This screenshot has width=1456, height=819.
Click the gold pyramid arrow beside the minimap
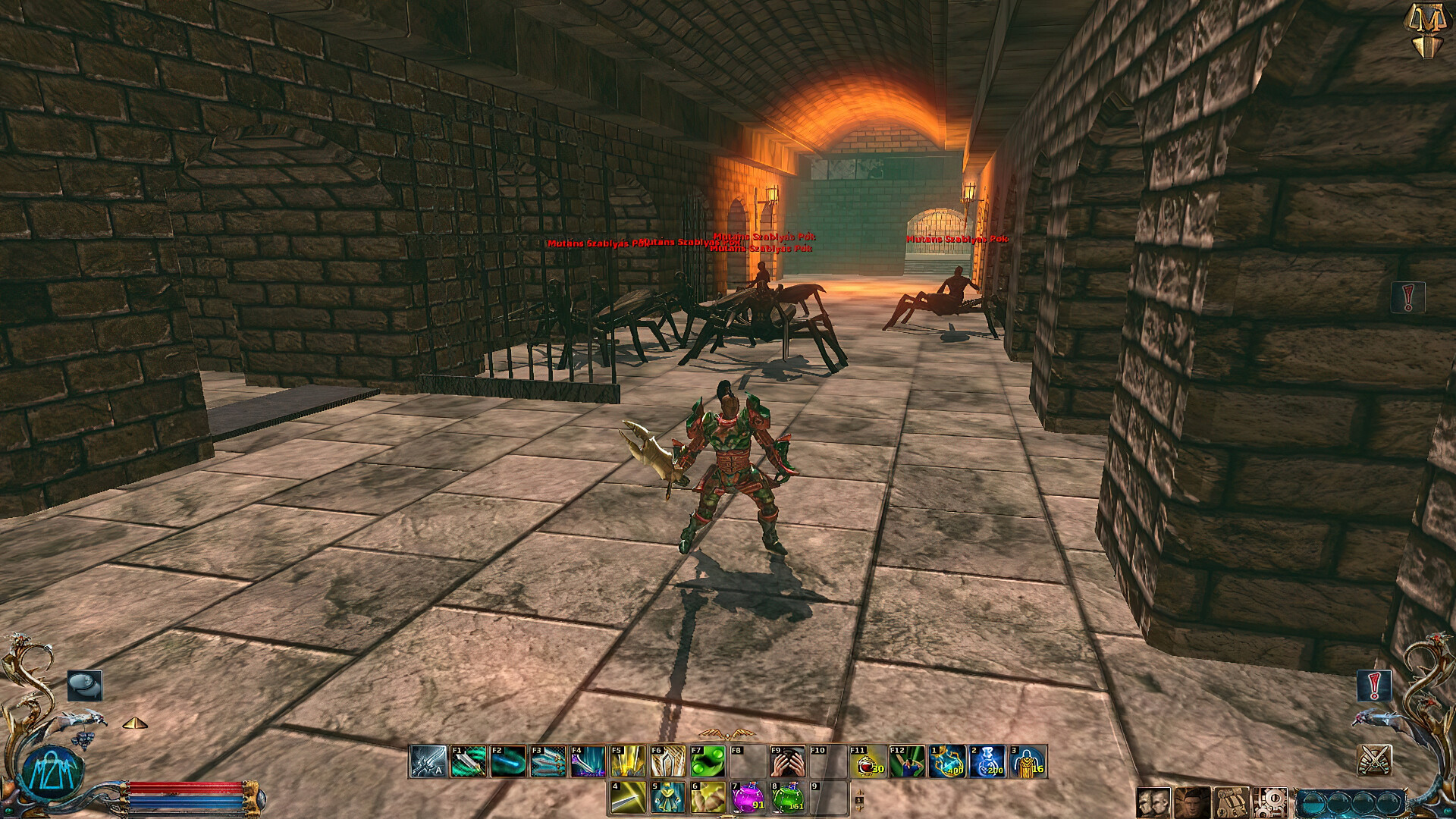pyautogui.click(x=136, y=723)
